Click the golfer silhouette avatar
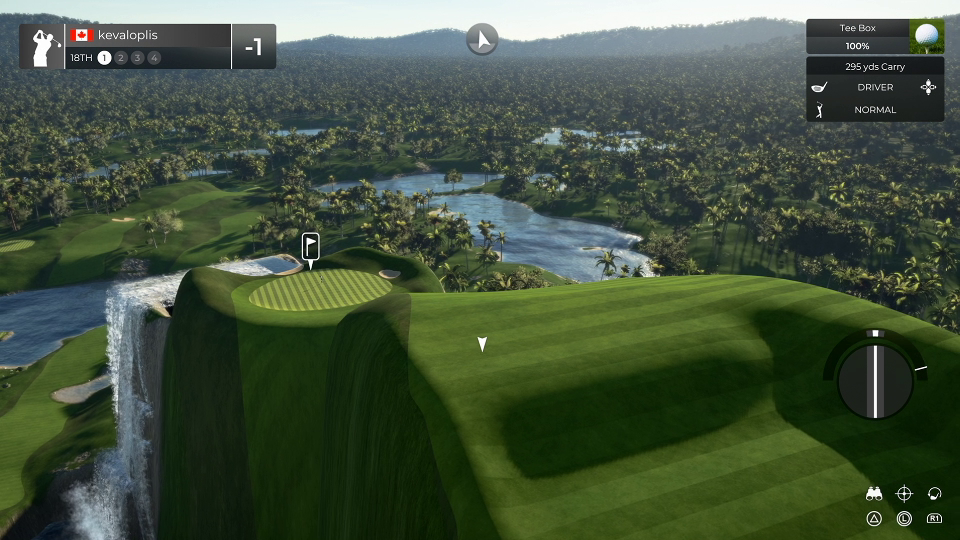Screen dimensions: 960x540 pos(42,46)
